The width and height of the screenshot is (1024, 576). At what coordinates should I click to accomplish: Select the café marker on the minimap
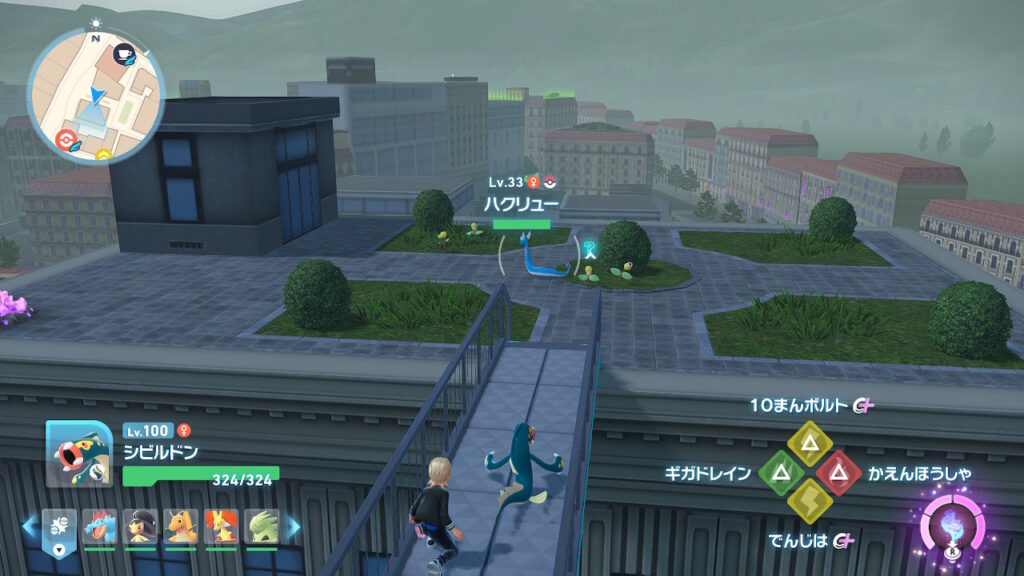click(x=126, y=56)
